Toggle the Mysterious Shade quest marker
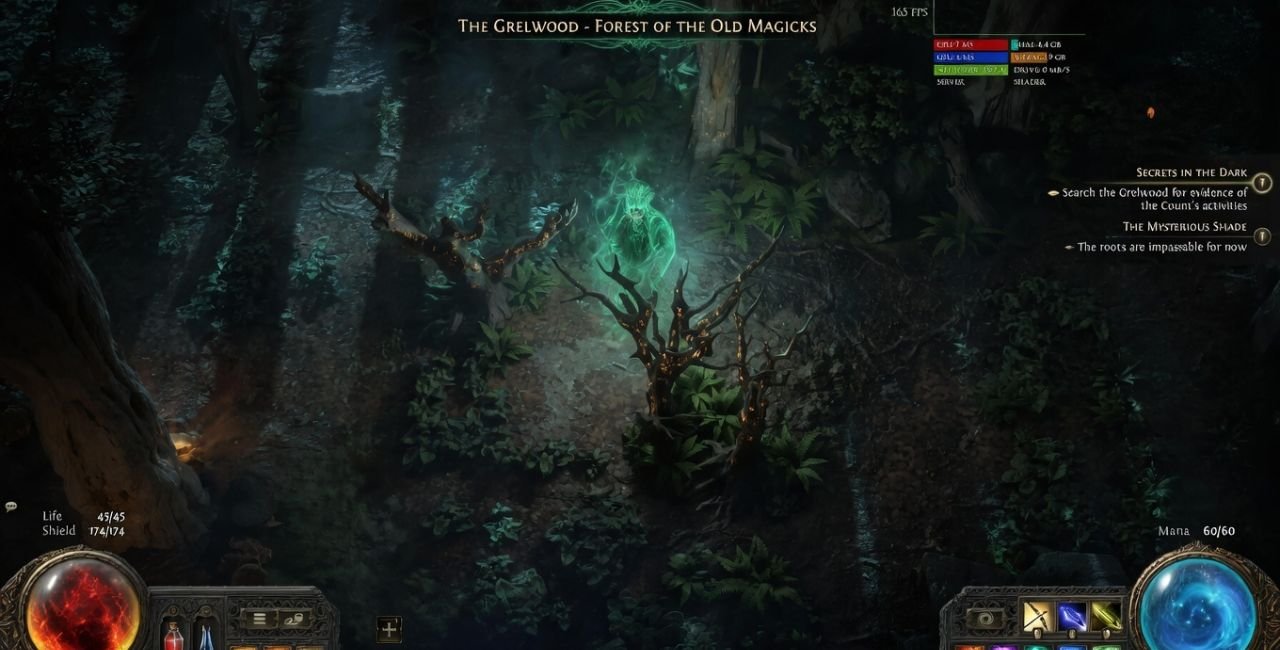The height and width of the screenshot is (650, 1280). tap(1262, 236)
